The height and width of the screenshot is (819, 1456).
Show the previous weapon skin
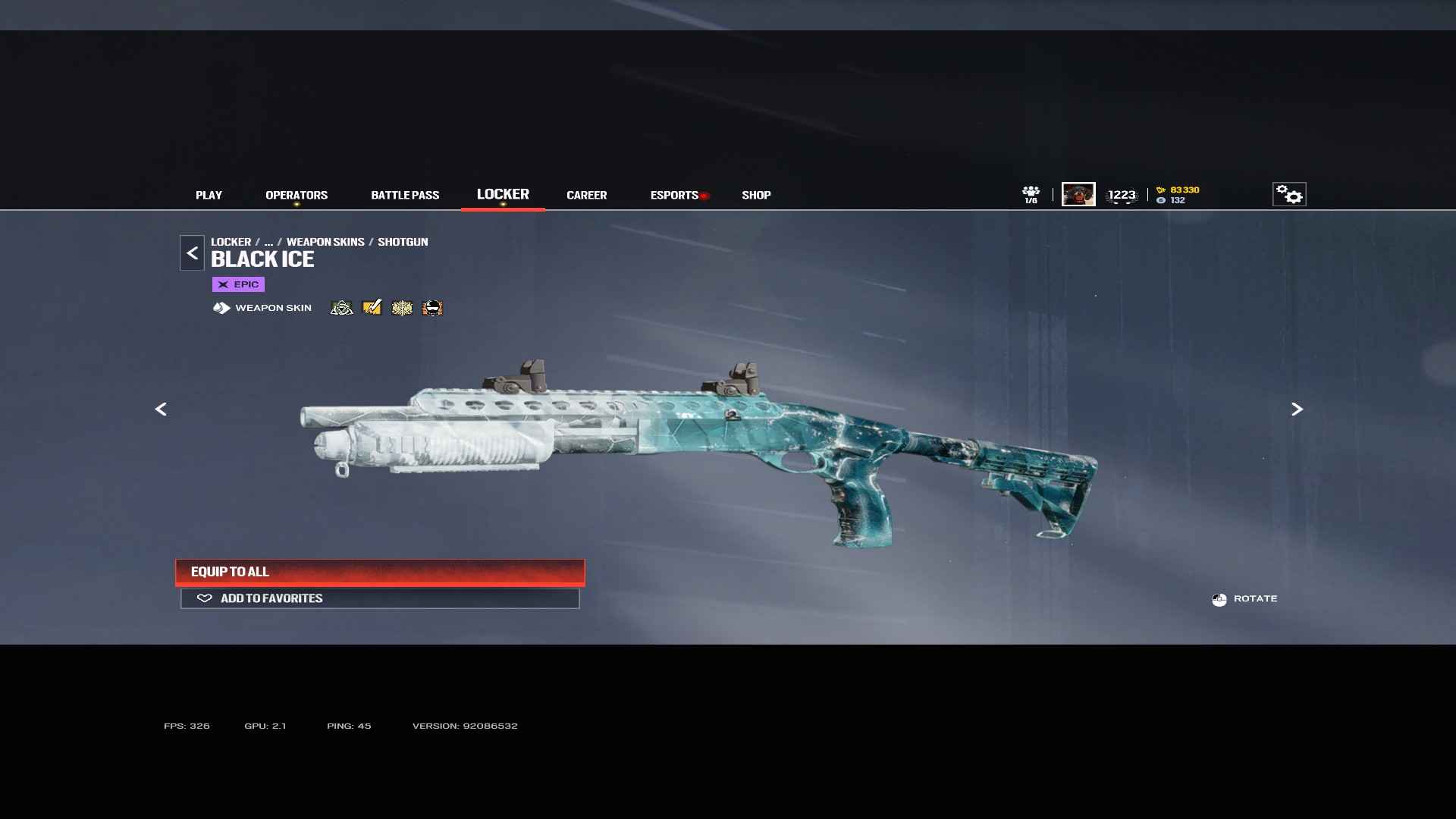click(x=161, y=409)
